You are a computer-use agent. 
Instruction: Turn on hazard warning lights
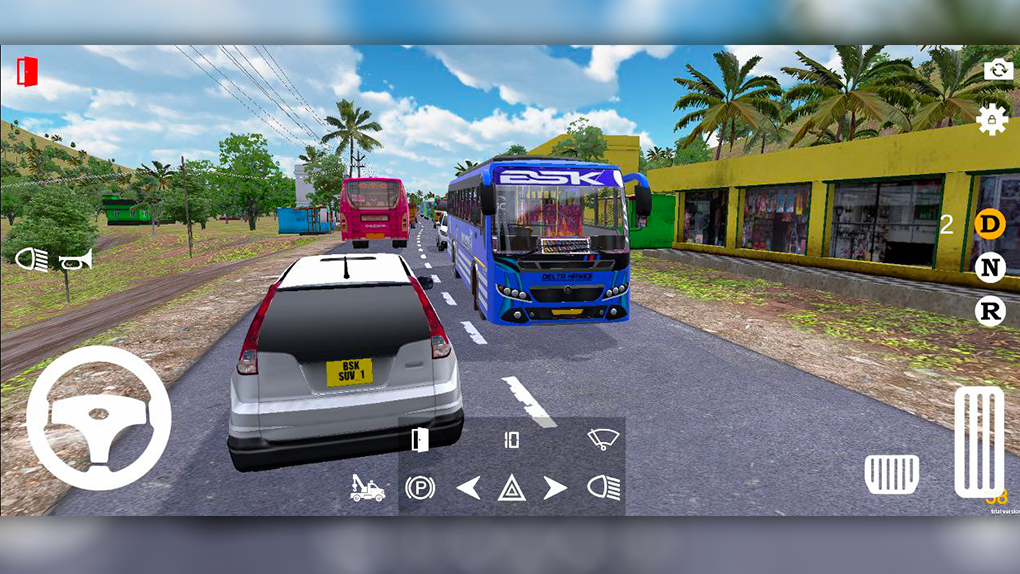pyautogui.click(x=512, y=489)
